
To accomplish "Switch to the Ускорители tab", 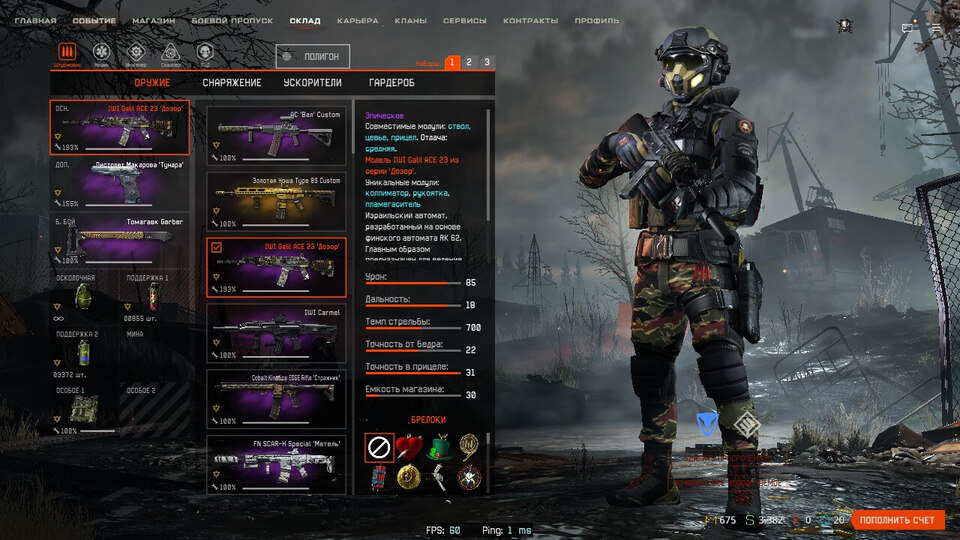I will coord(313,82).
